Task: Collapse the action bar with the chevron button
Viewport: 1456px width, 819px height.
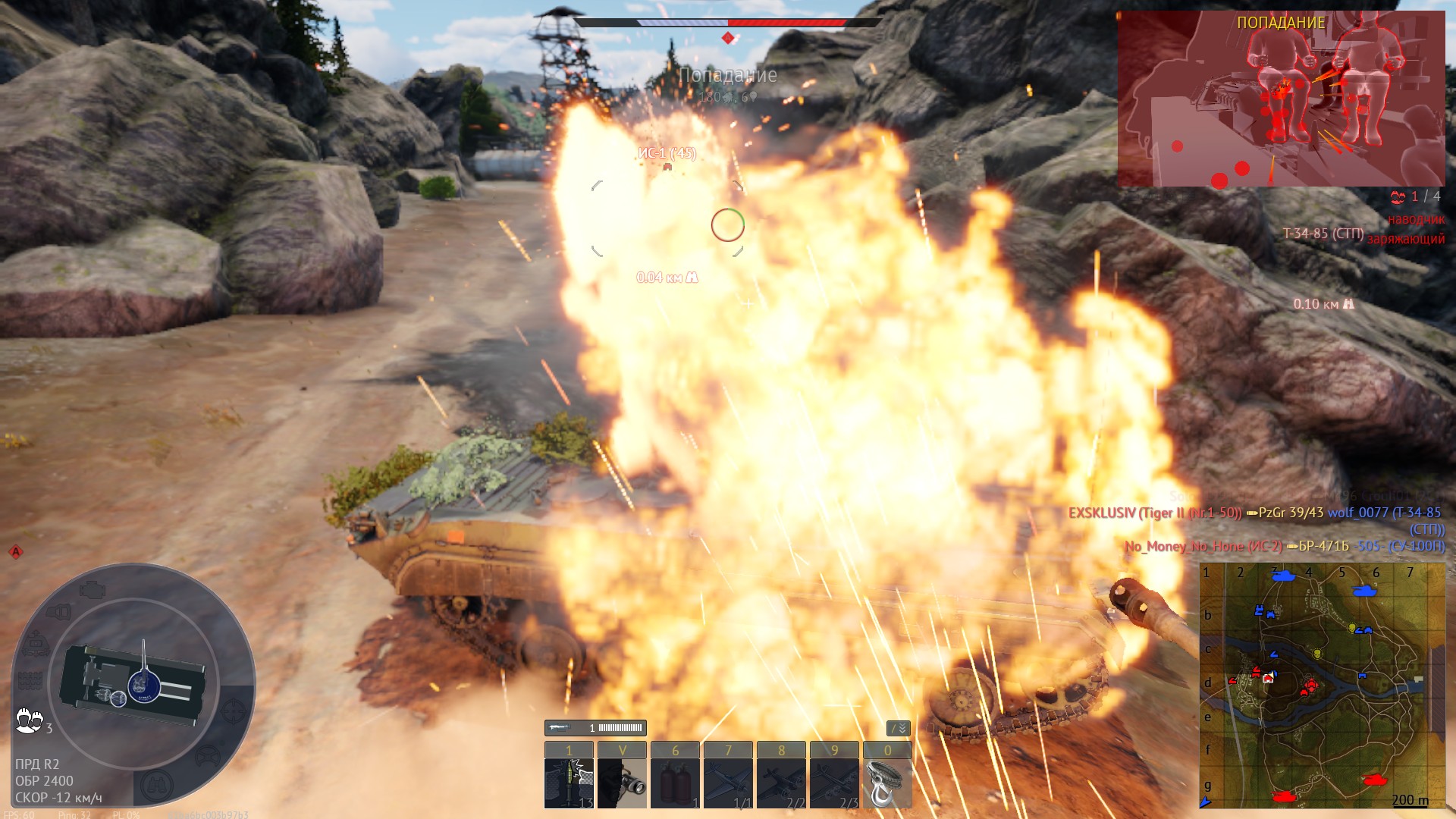Action: [x=898, y=728]
